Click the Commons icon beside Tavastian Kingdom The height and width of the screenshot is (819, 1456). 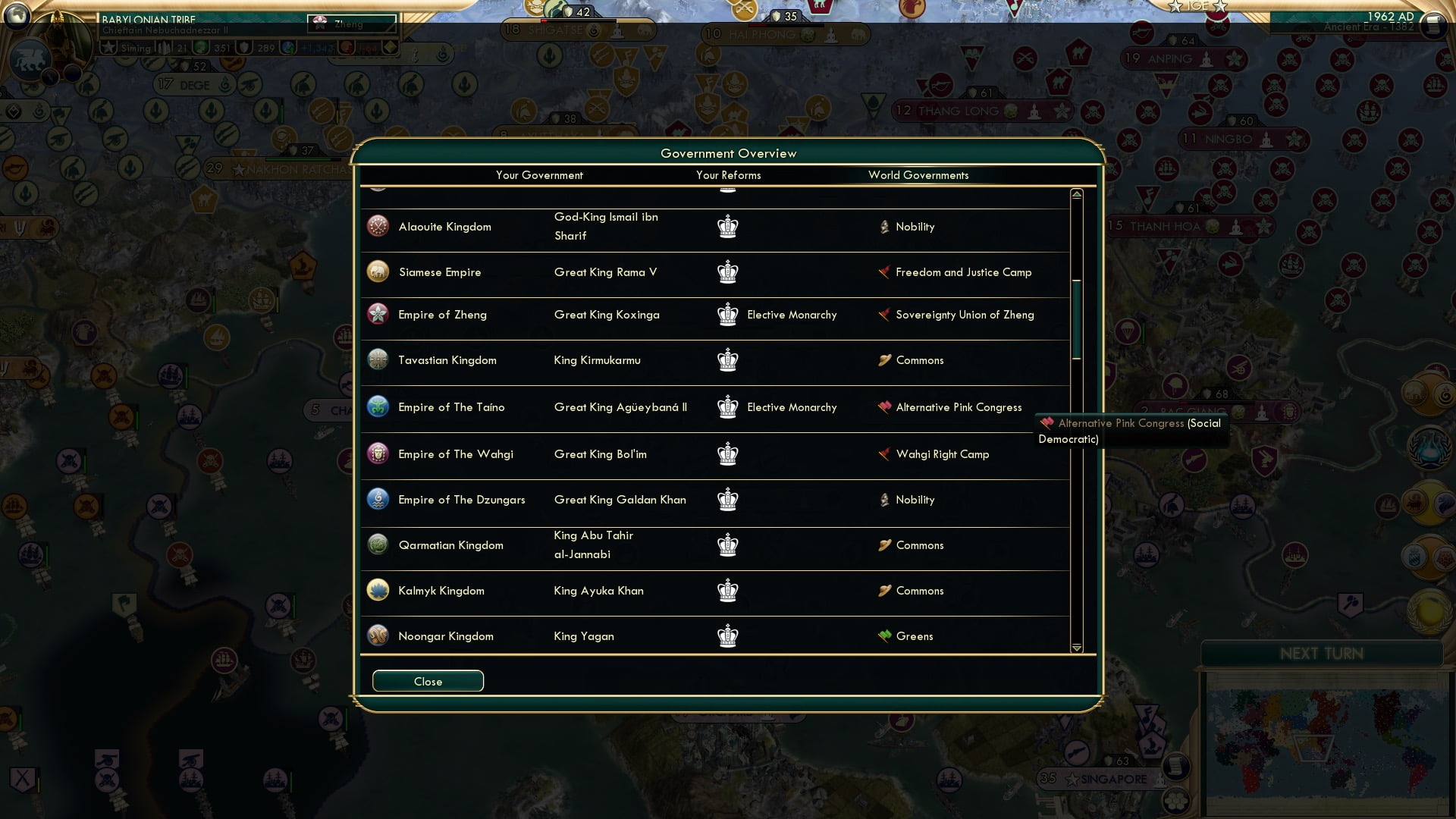(883, 359)
